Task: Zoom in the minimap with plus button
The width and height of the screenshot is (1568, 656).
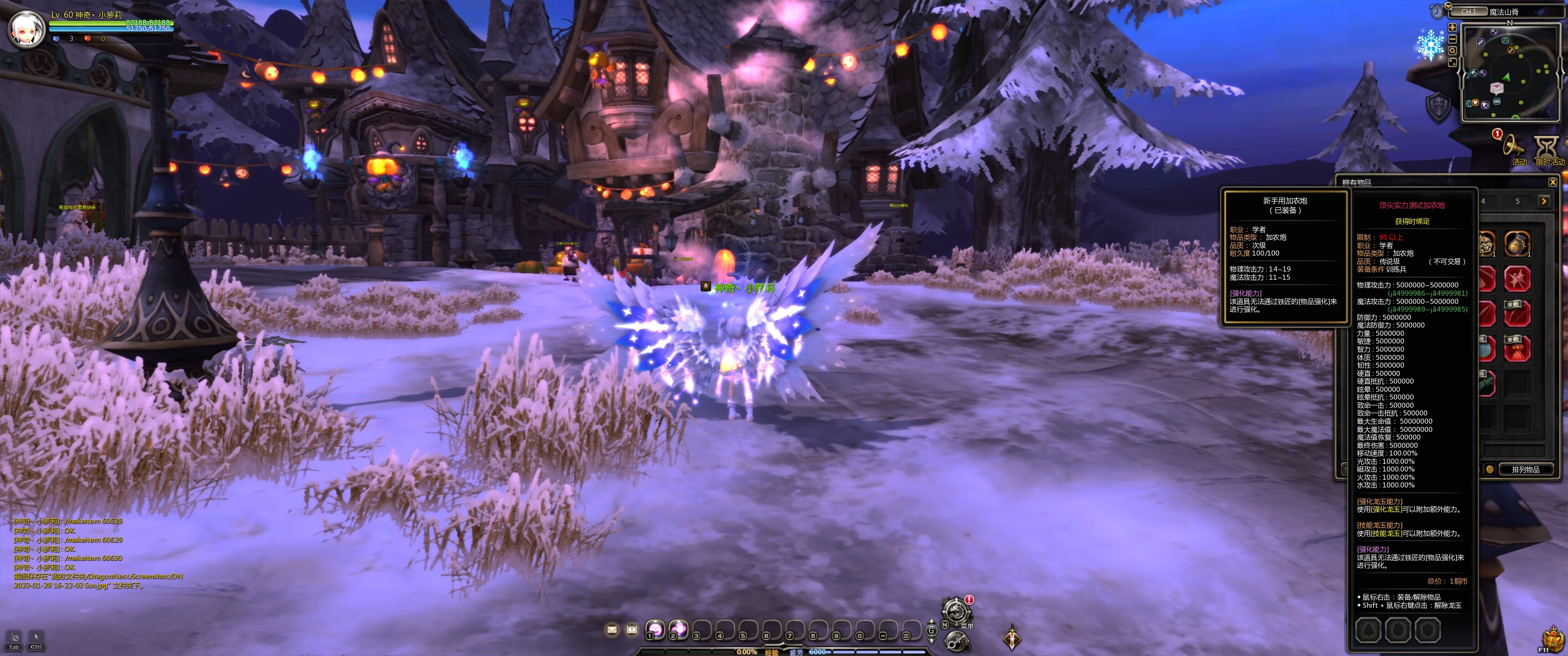Action: click(1452, 27)
